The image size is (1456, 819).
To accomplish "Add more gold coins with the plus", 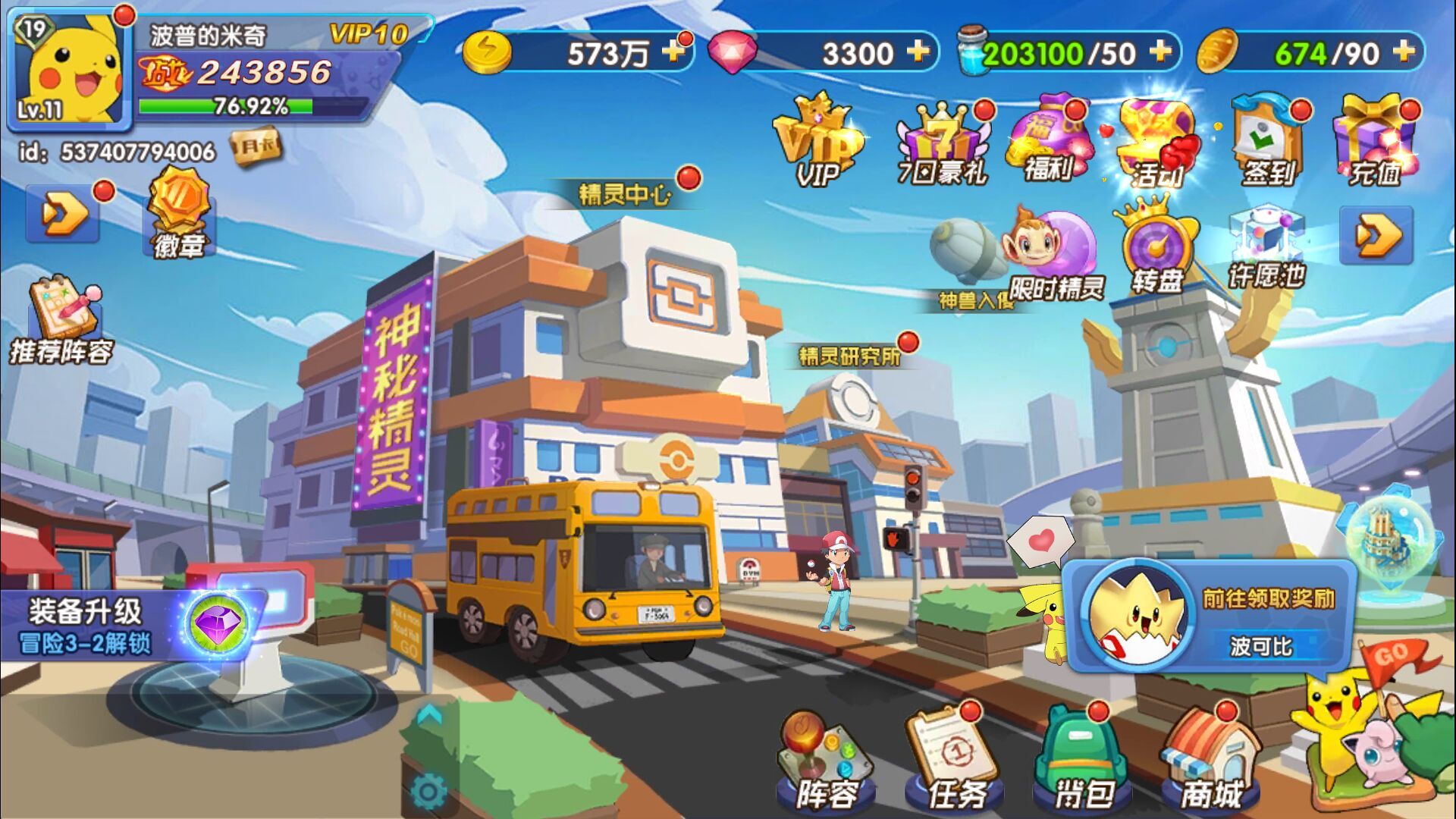I will [x=672, y=52].
